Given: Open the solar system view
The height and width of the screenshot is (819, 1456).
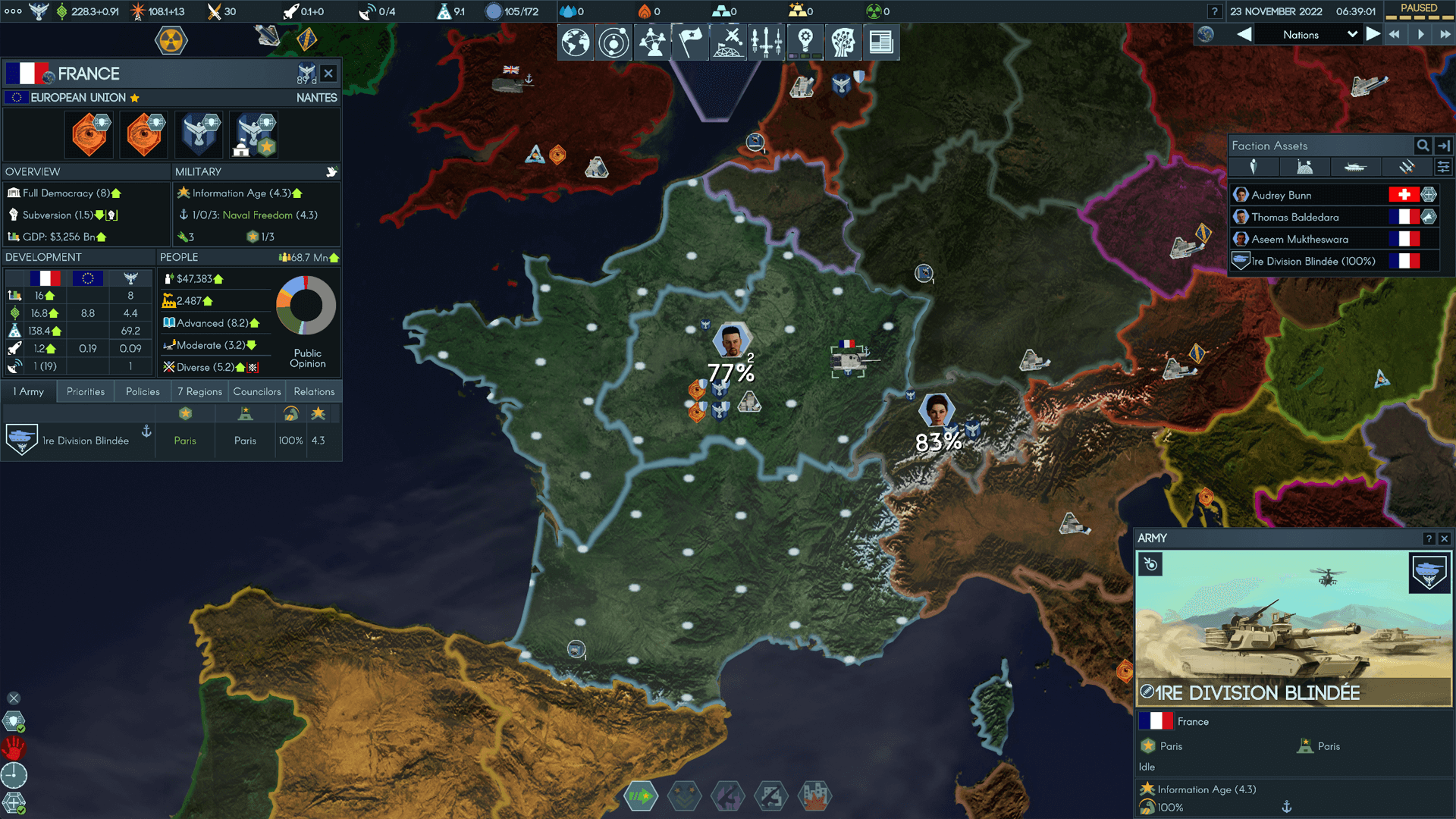Looking at the screenshot, I should (x=613, y=42).
